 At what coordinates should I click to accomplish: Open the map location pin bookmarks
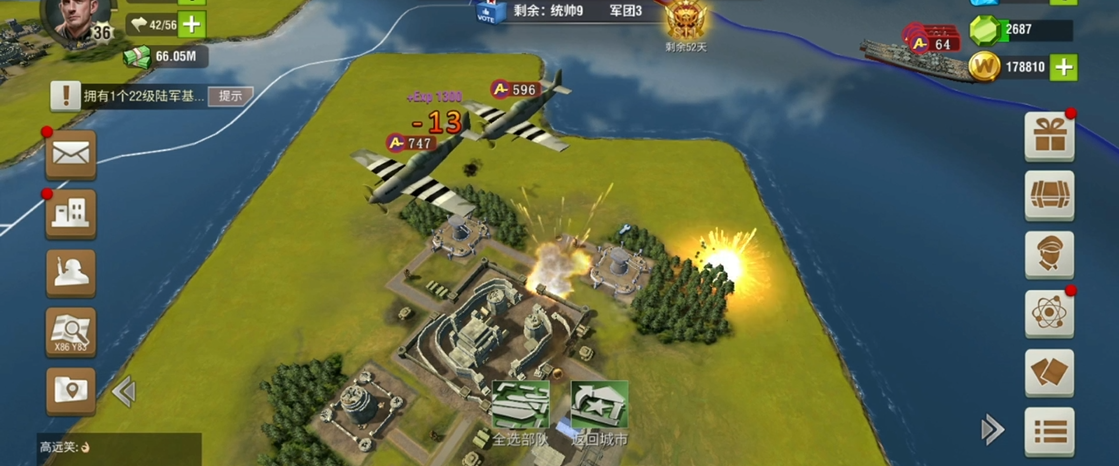(71, 390)
